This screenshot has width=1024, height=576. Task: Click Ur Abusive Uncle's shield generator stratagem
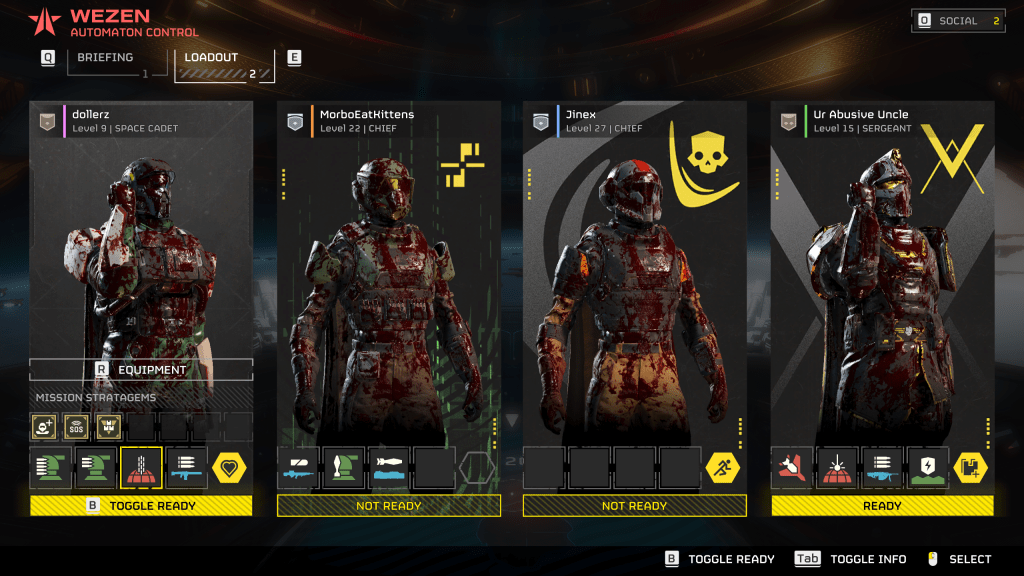927,468
